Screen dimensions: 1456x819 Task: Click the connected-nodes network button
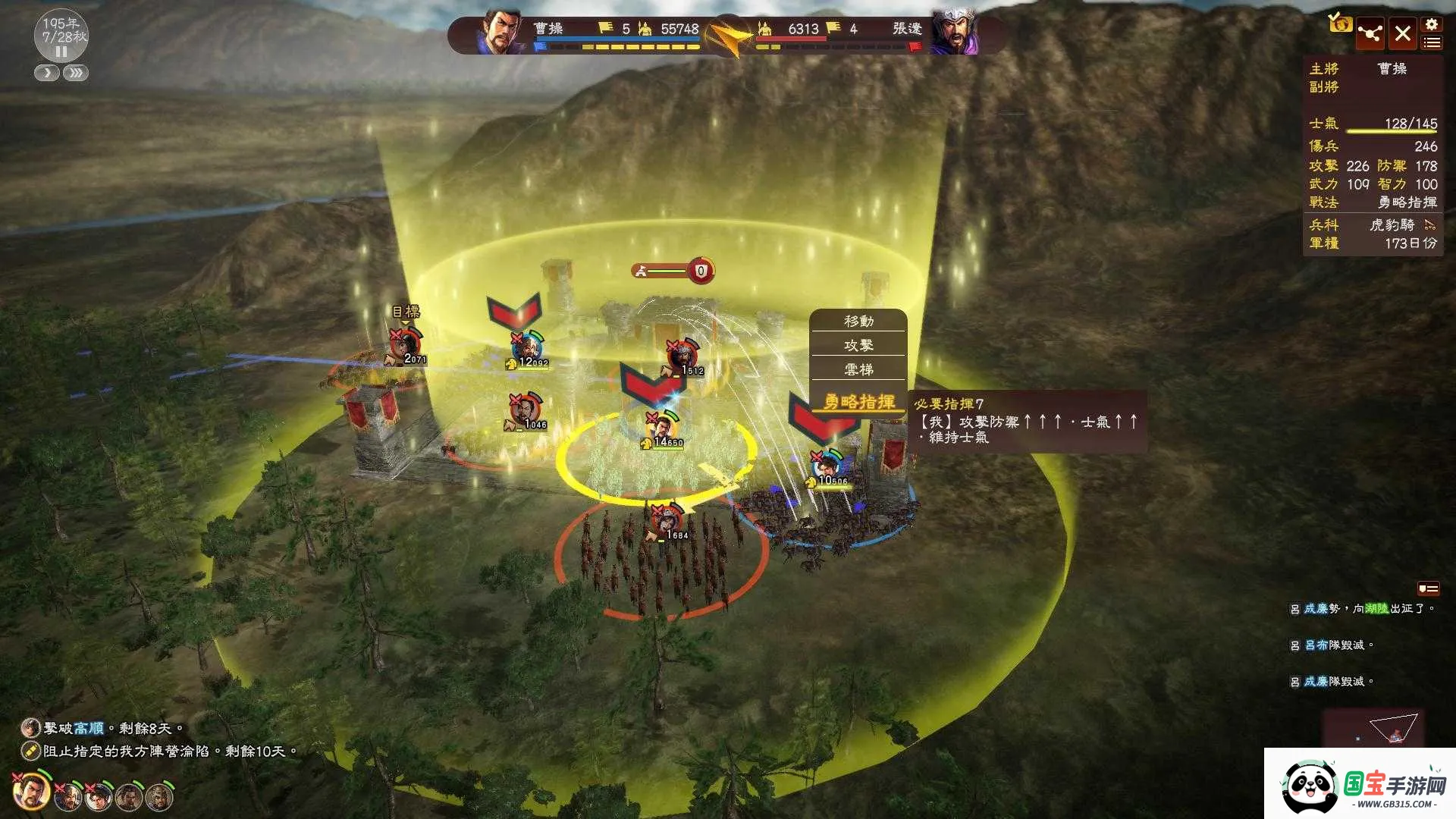pyautogui.click(x=1370, y=34)
